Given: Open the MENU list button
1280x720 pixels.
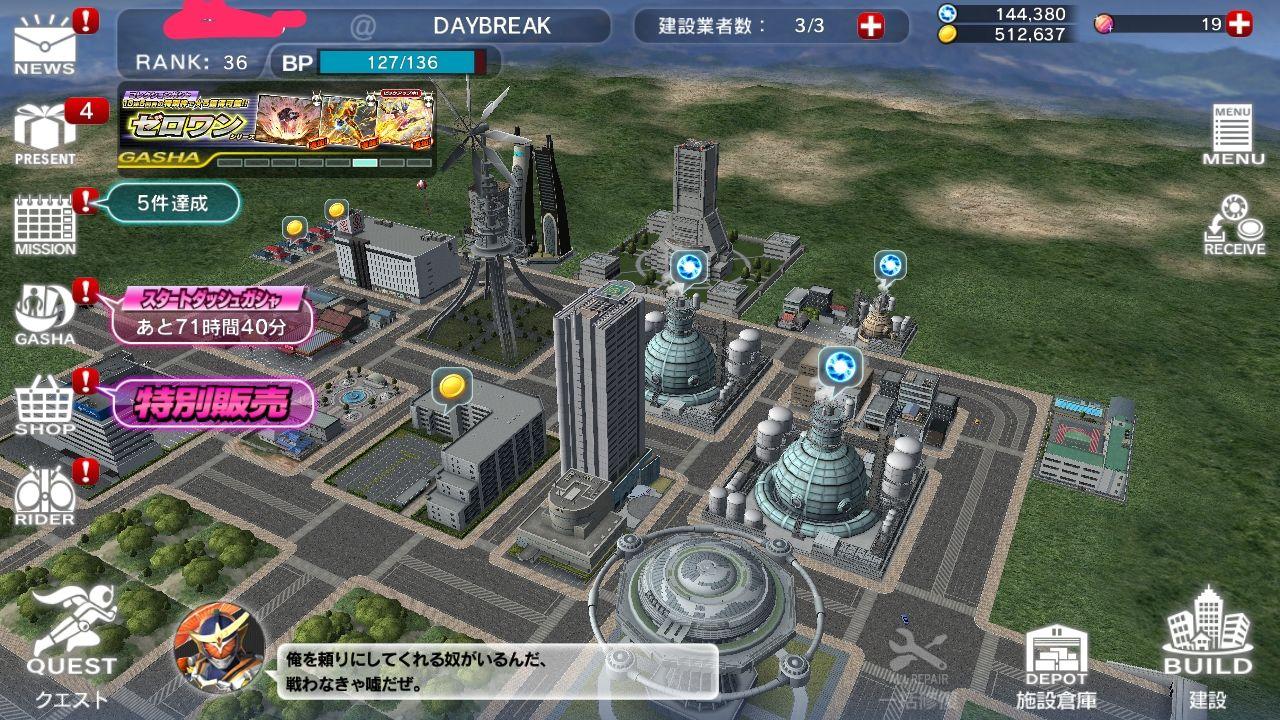Looking at the screenshot, I should (x=1233, y=135).
